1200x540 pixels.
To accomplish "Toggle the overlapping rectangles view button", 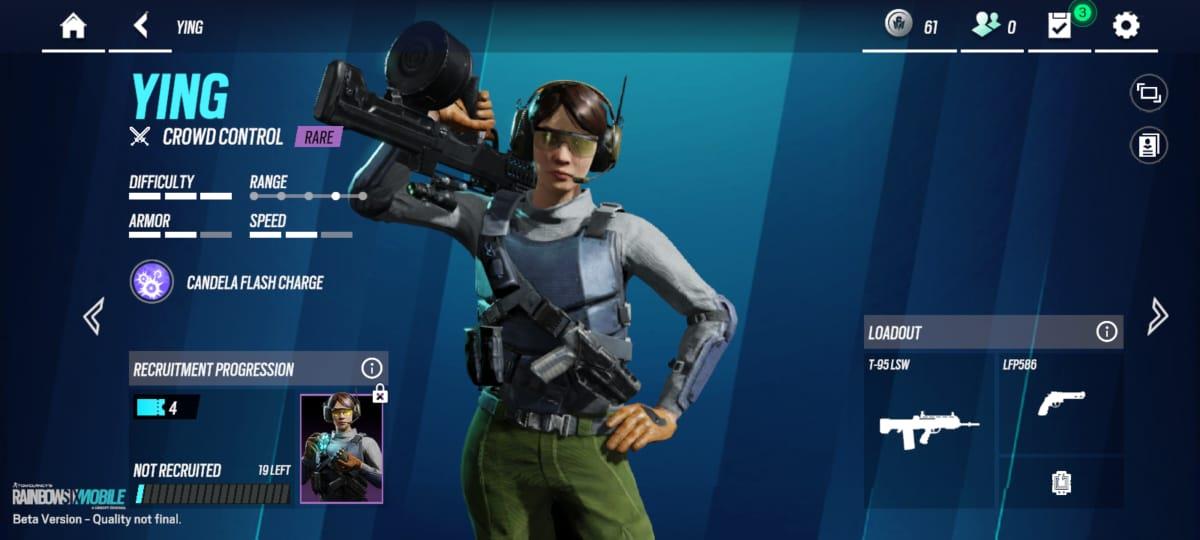I will tap(1148, 94).
